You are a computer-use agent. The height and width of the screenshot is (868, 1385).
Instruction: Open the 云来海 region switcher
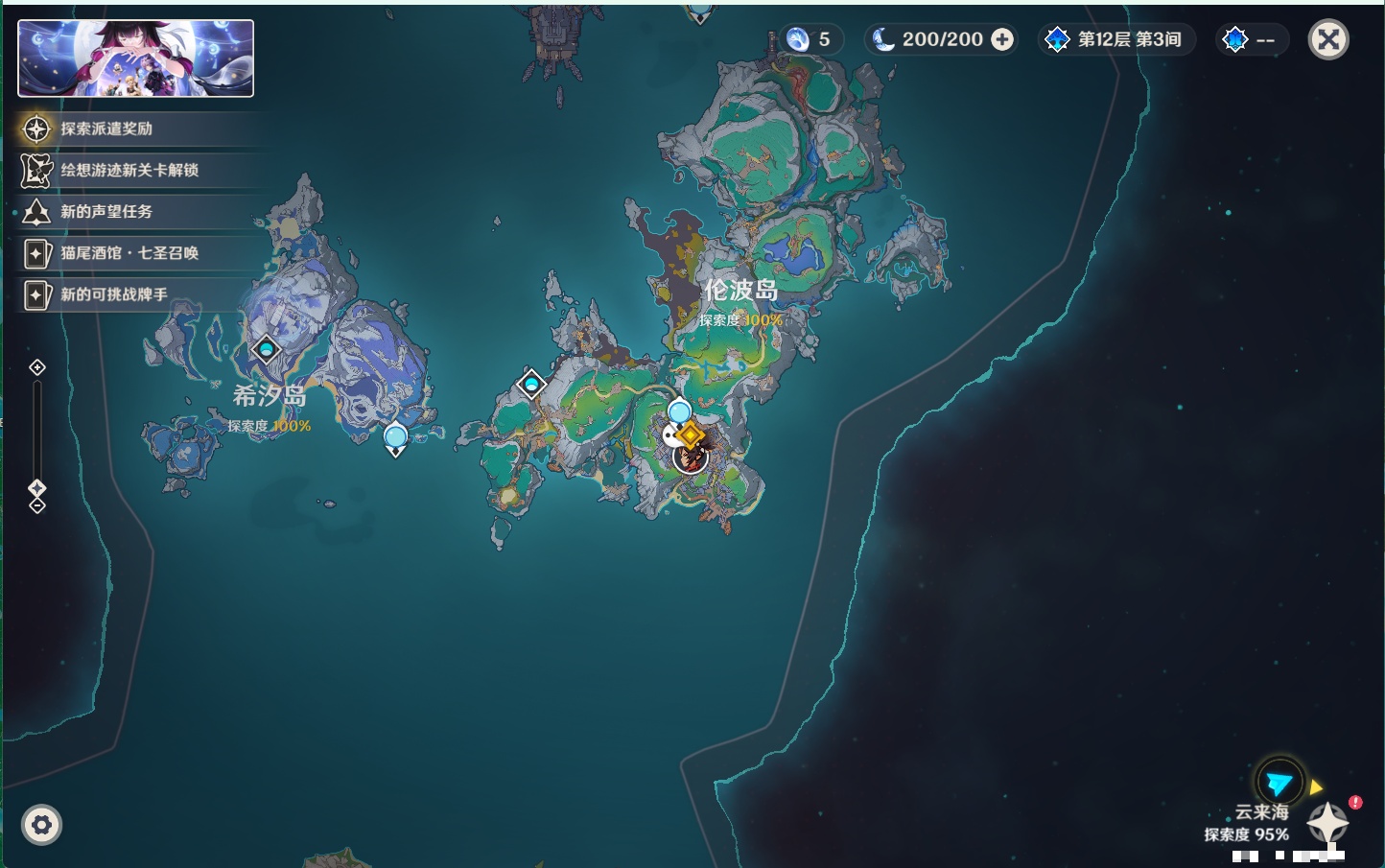click(1279, 784)
